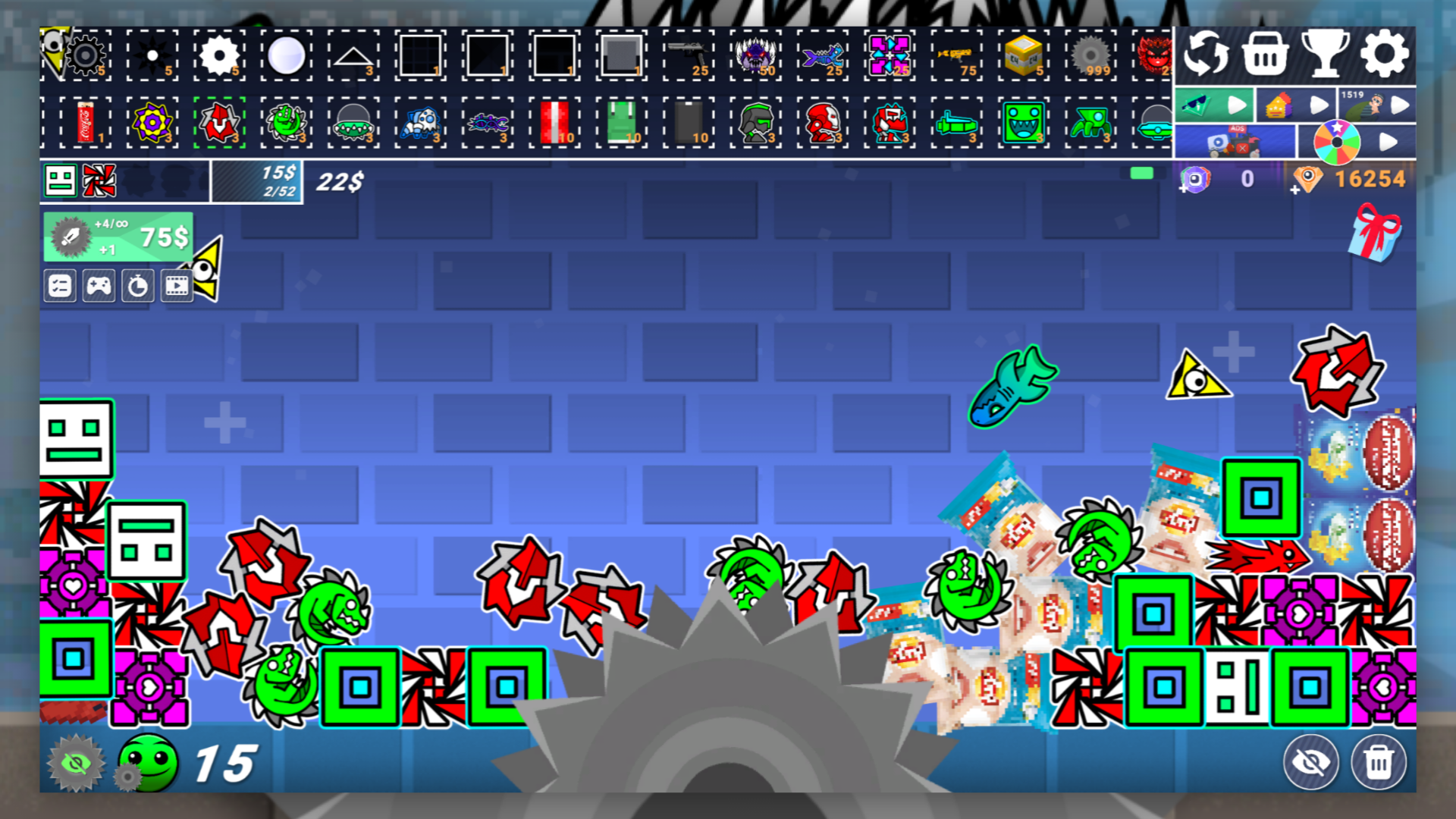Hide the UI with the bottom-right eye toggle
Viewport: 1456px width, 819px height.
[x=1311, y=762]
